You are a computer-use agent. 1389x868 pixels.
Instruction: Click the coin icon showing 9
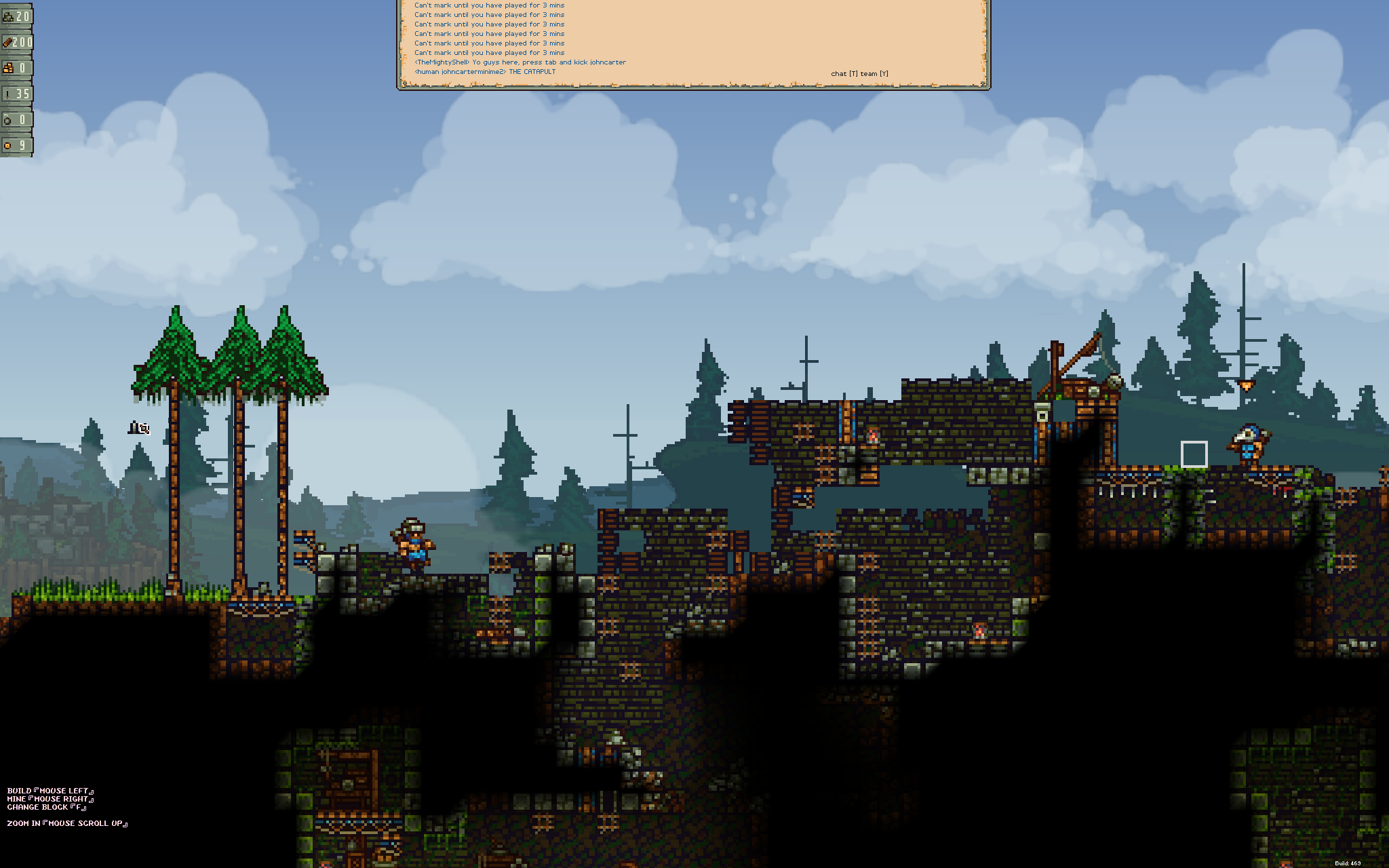click(12, 144)
